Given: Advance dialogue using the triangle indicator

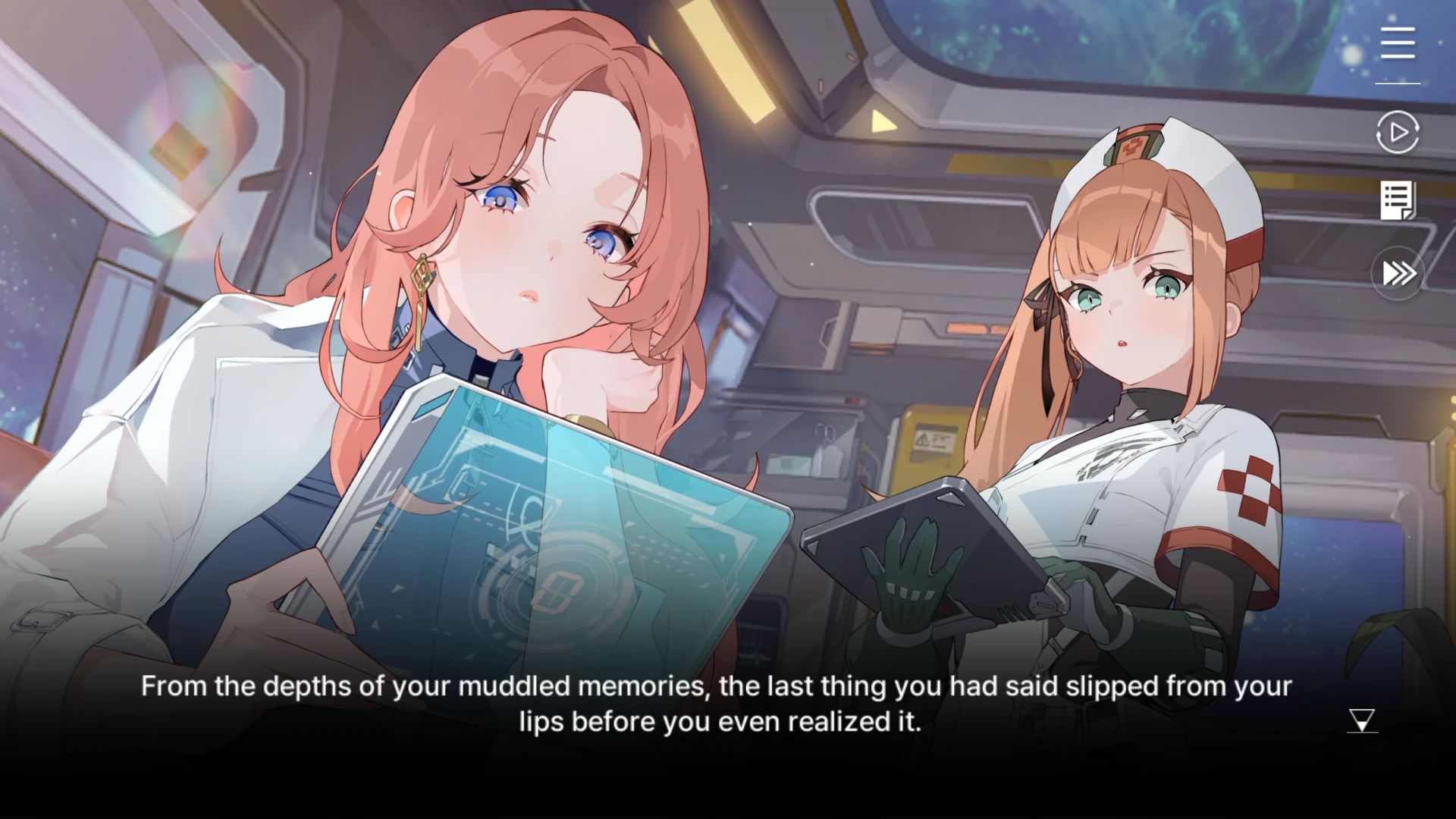Looking at the screenshot, I should click(1362, 720).
